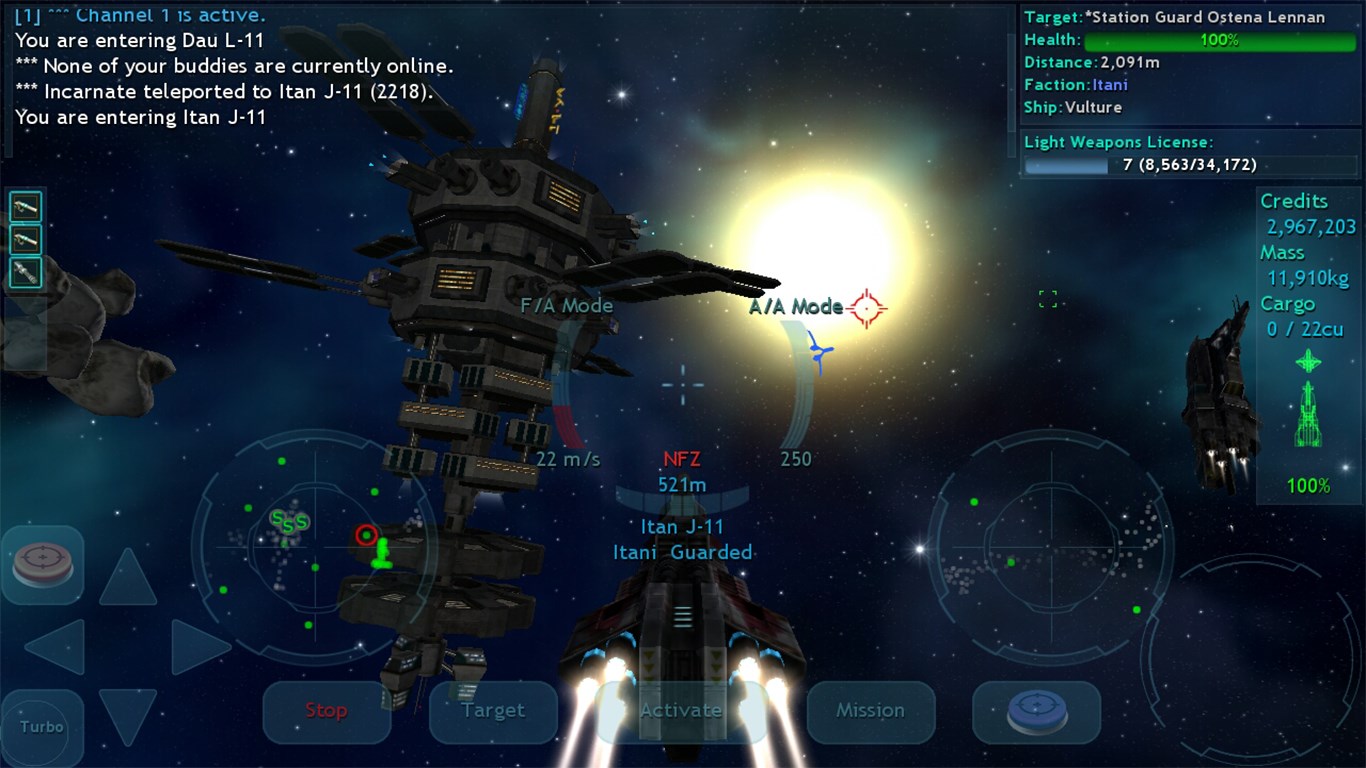Viewport: 1366px width, 768px height.
Task: Select the second weapon slot icon
Action: tap(24, 239)
